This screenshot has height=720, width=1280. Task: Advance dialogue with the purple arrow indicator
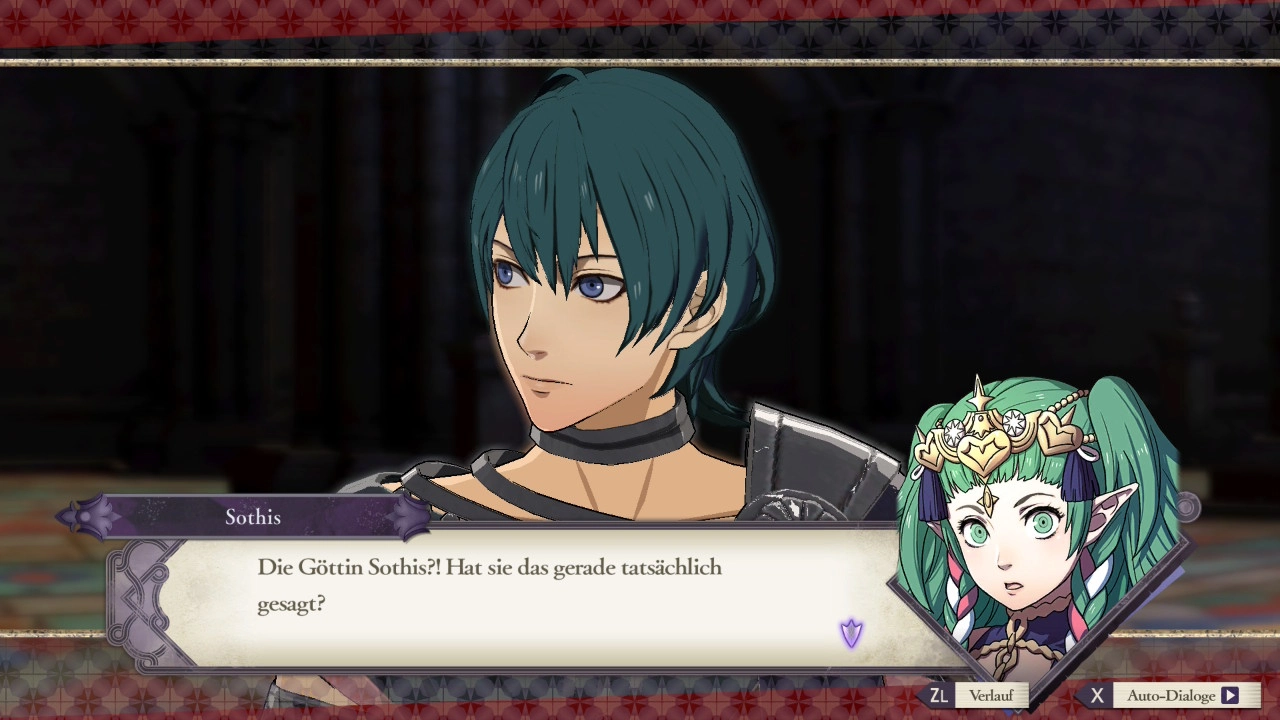click(x=851, y=633)
